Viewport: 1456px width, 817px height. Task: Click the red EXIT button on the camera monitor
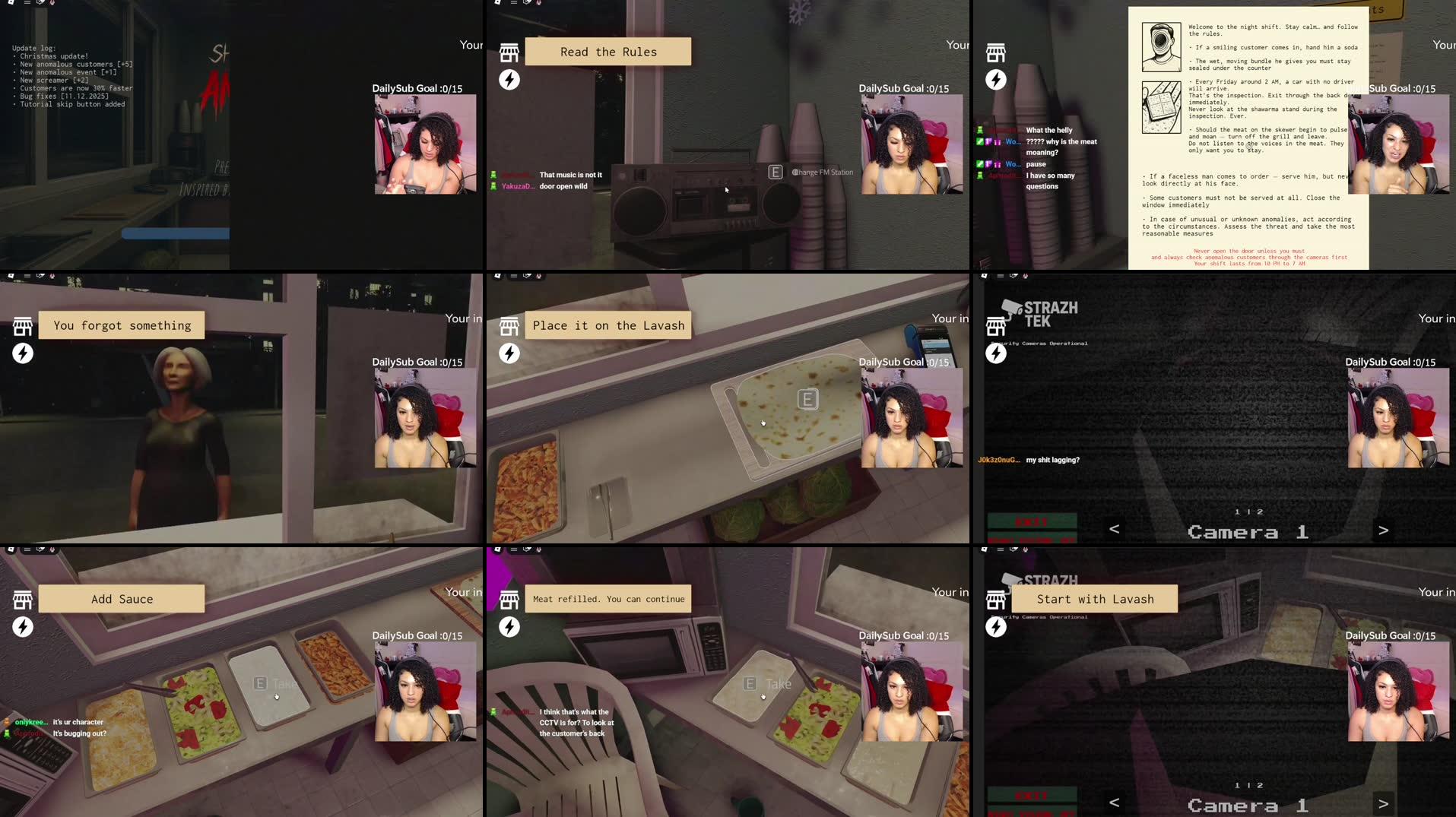(1031, 522)
